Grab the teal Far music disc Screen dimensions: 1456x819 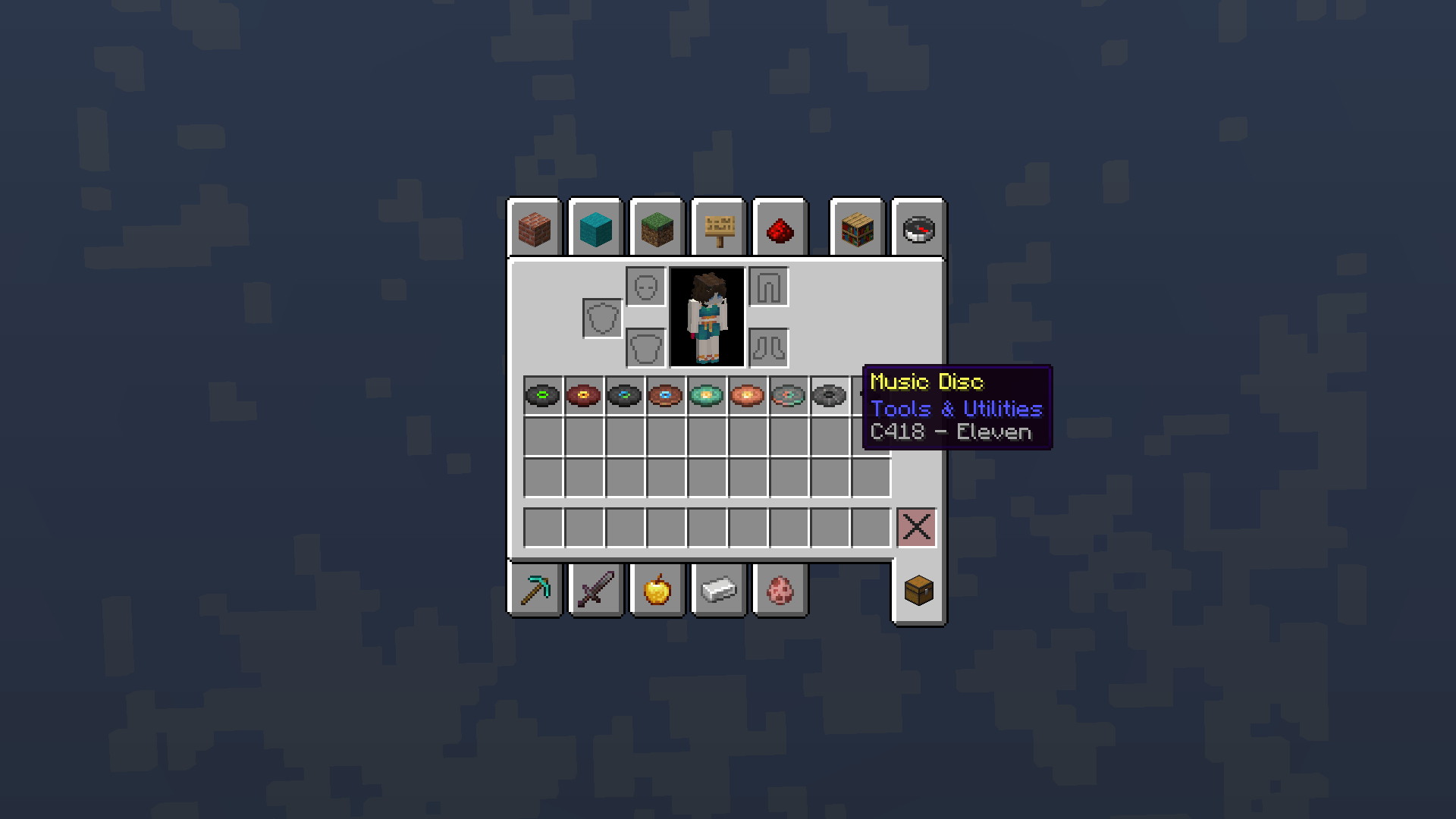pyautogui.click(x=707, y=395)
